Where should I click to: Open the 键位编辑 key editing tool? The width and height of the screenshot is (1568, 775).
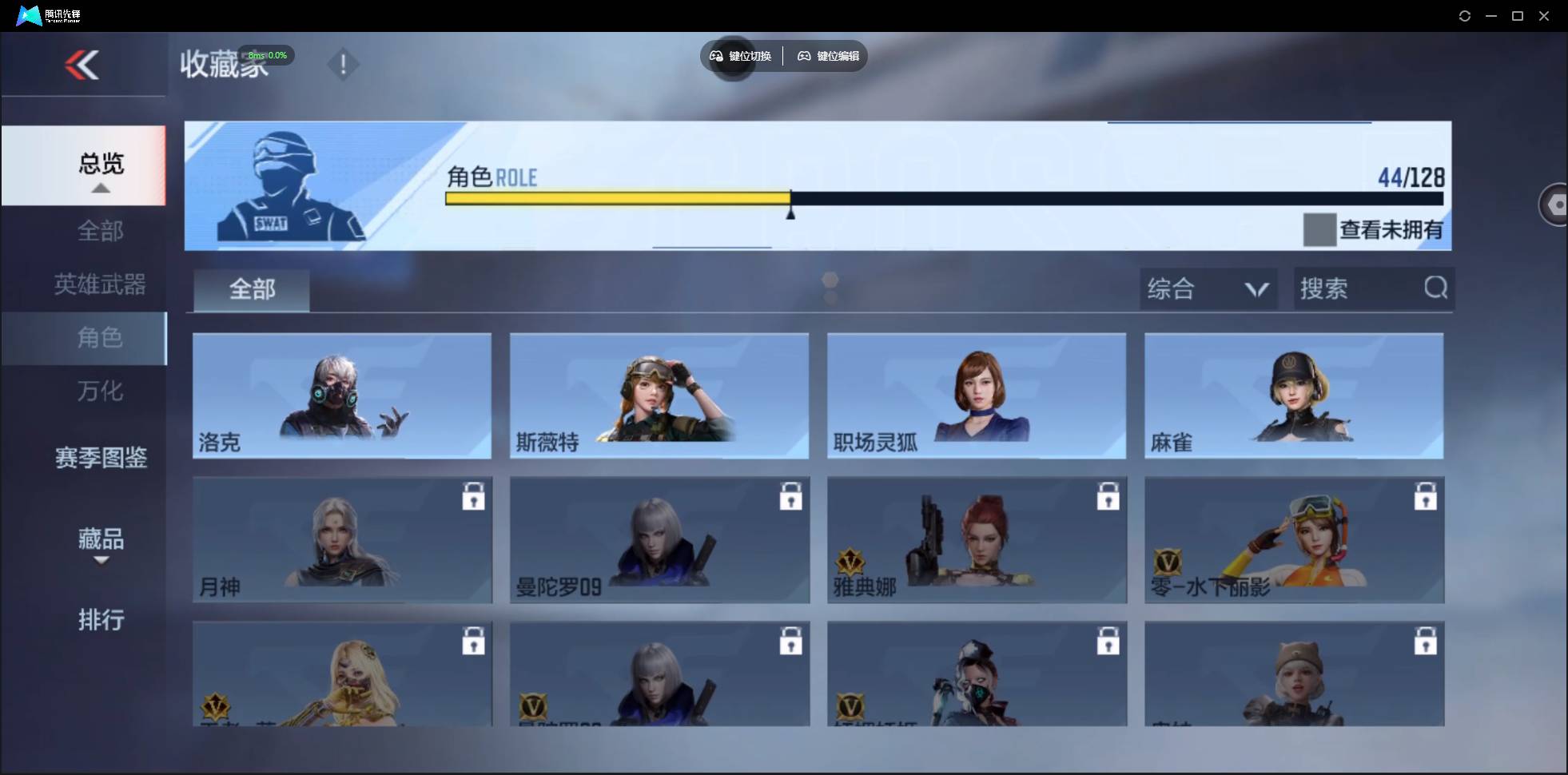[827, 56]
